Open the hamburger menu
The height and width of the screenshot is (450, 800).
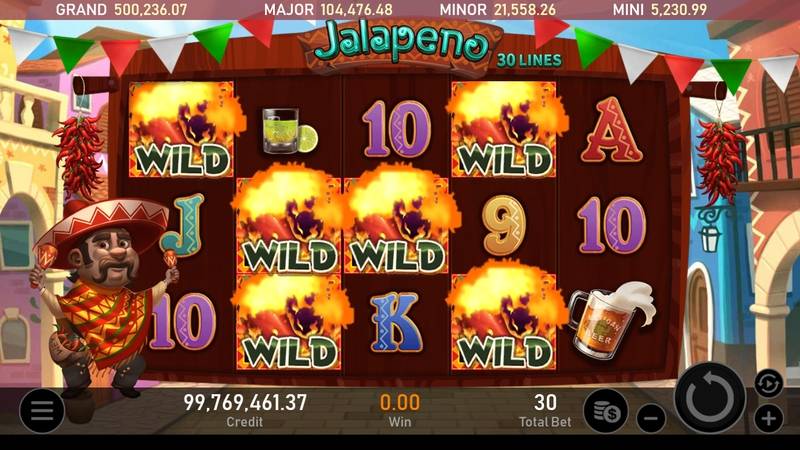click(x=41, y=410)
